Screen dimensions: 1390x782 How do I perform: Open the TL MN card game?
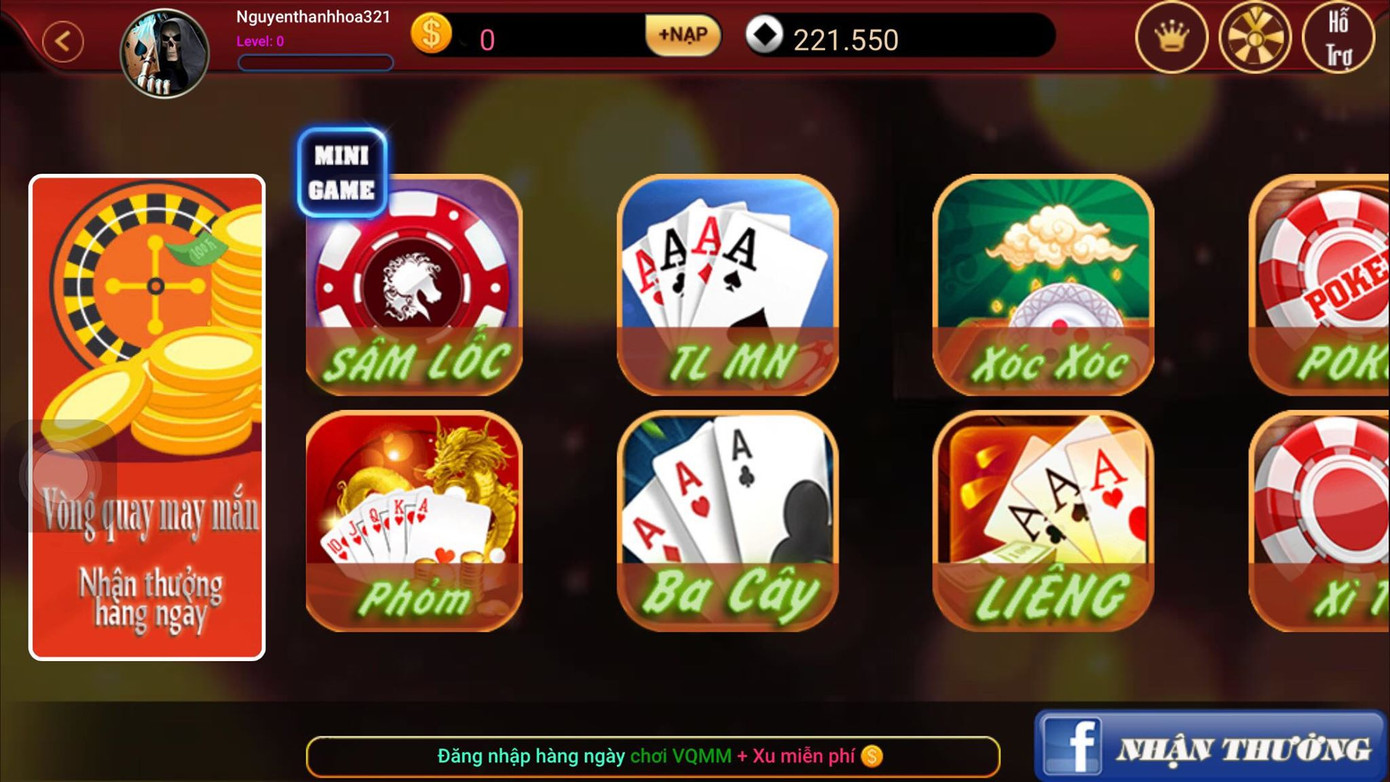727,287
